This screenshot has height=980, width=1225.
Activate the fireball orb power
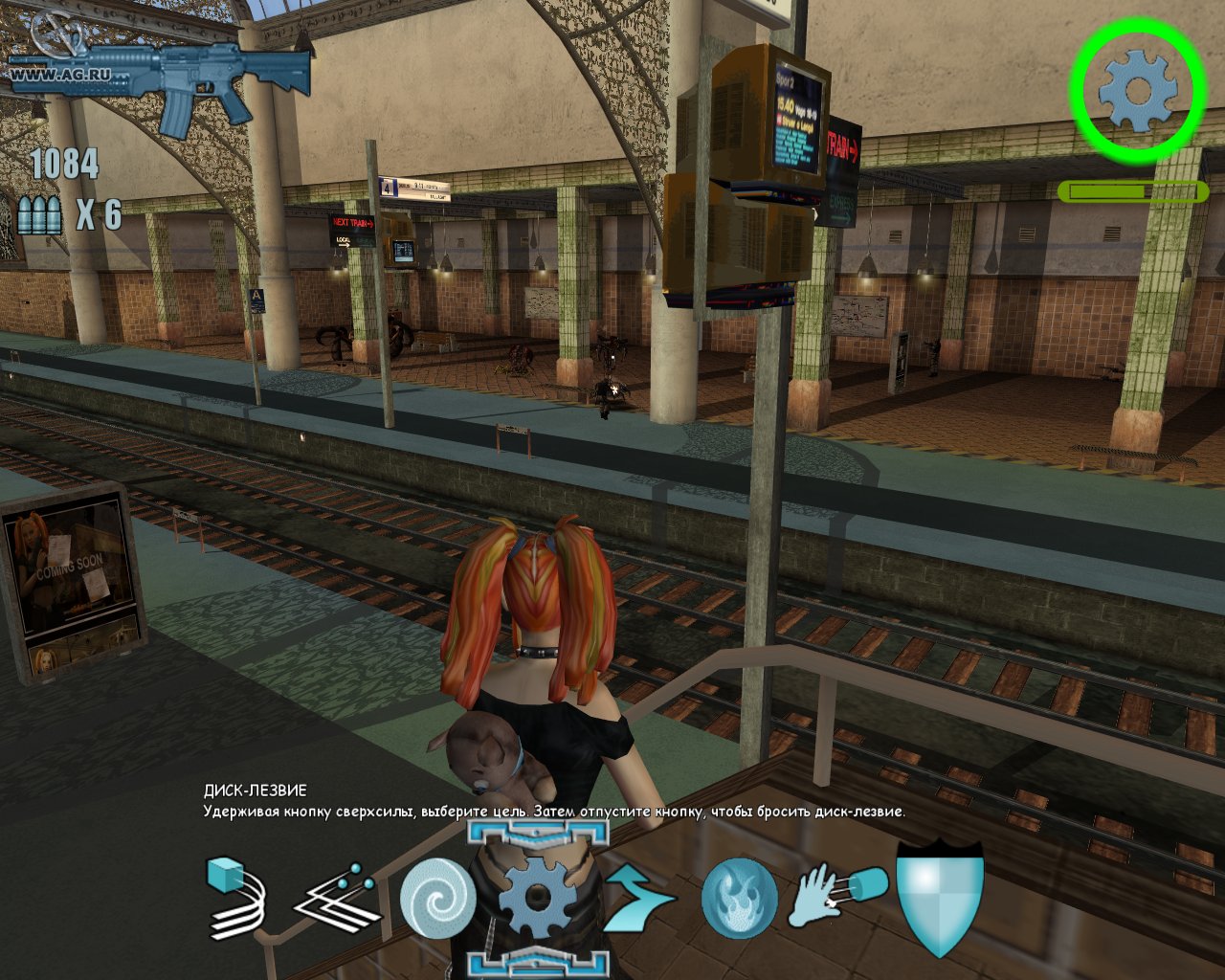point(739,898)
